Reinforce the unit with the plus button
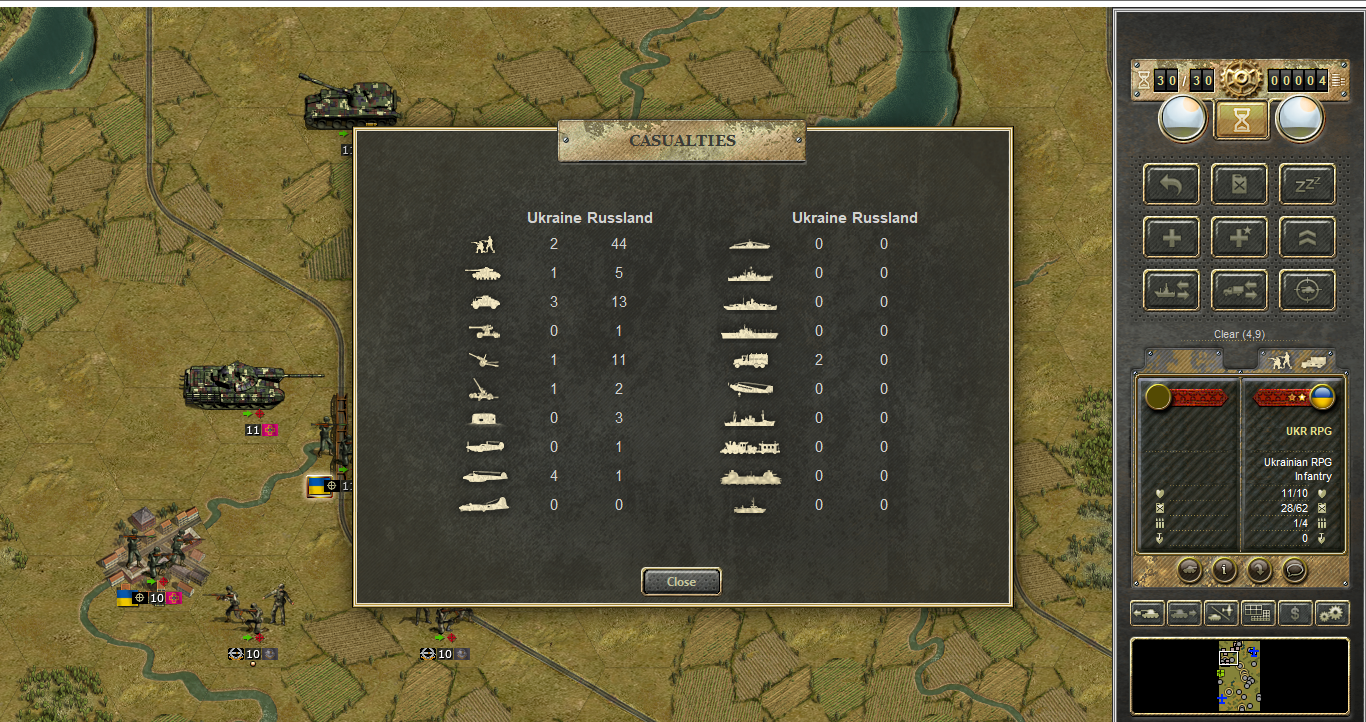Image resolution: width=1366 pixels, height=722 pixels. click(1171, 238)
